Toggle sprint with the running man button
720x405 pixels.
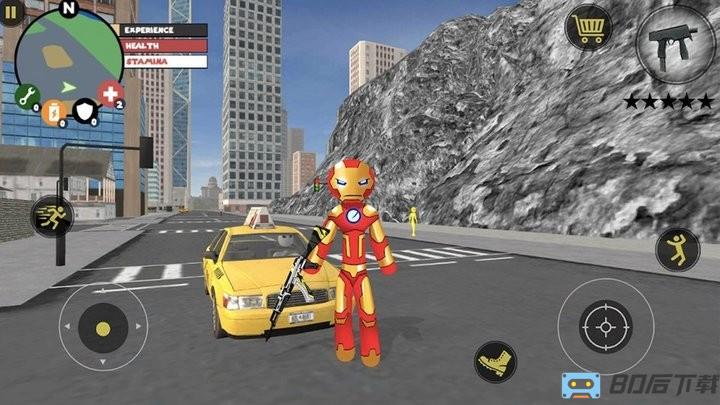coord(51,216)
